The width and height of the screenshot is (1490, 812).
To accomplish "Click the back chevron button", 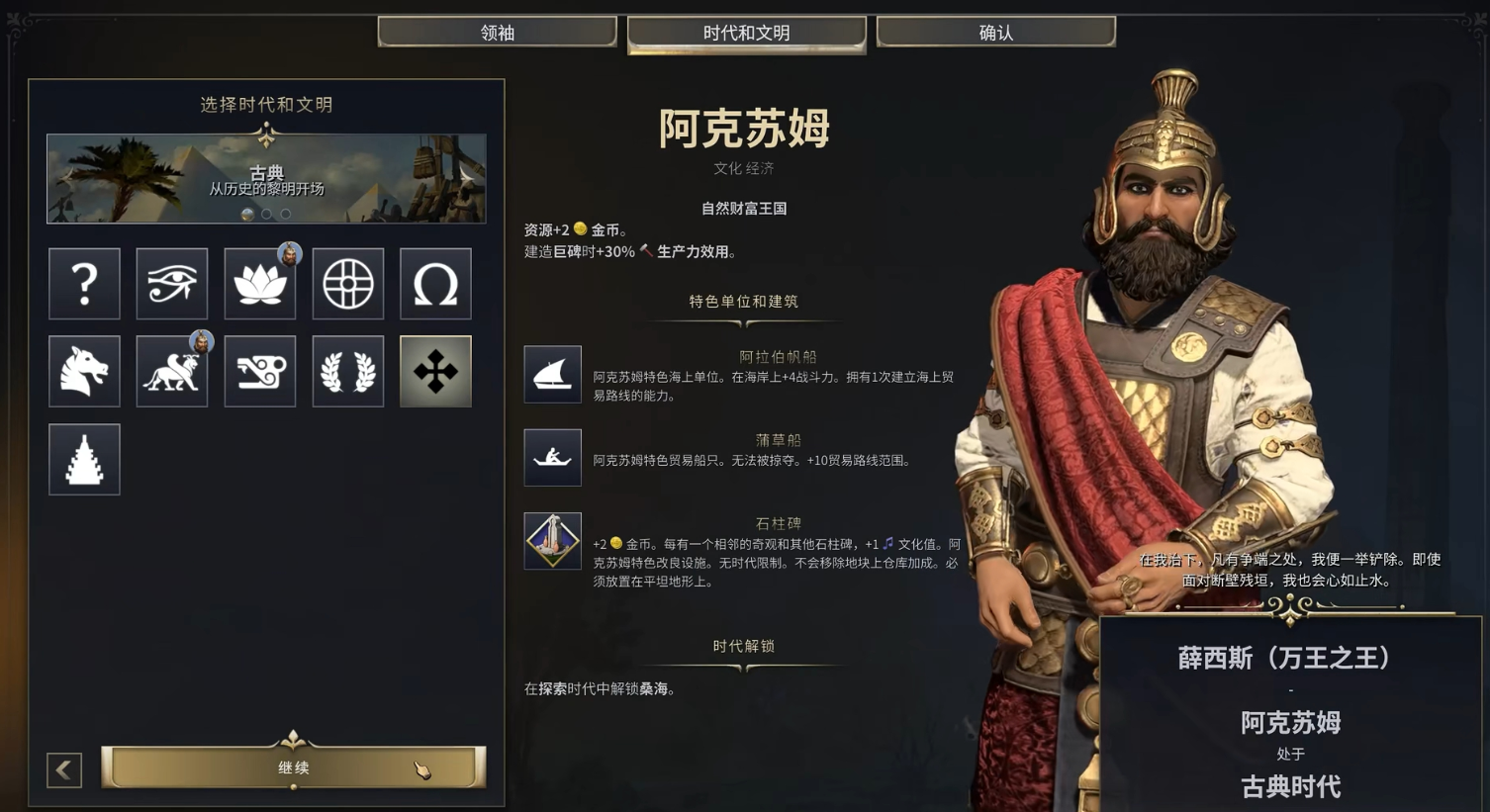I will point(63,770).
